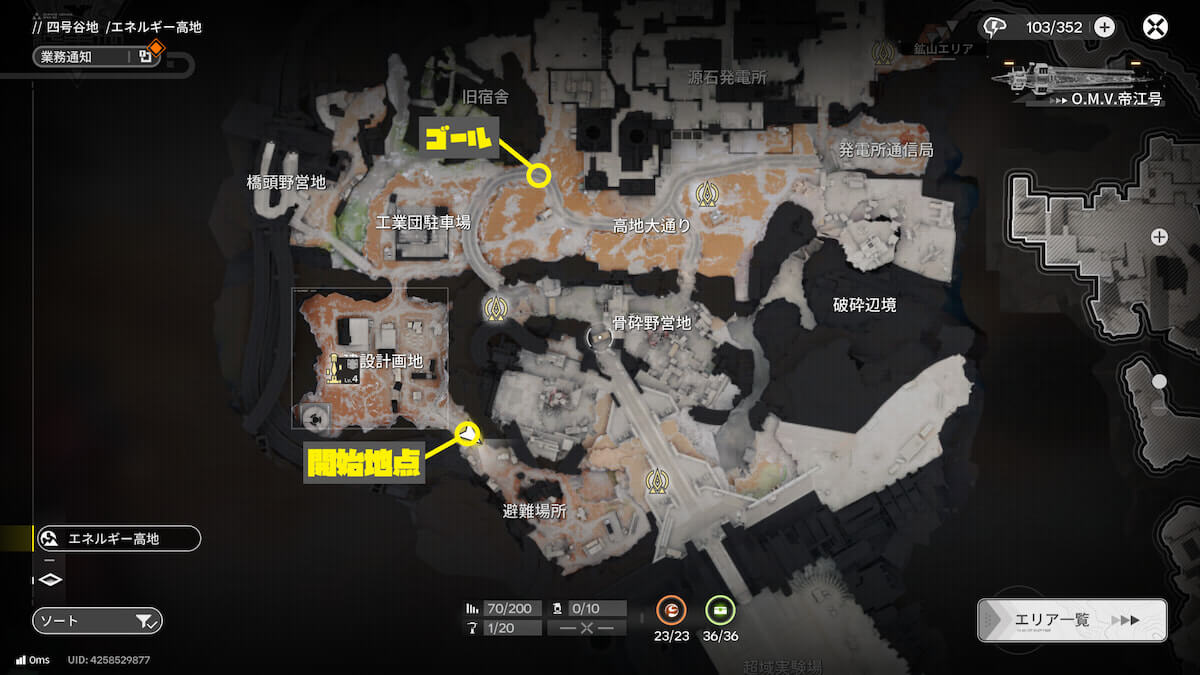Jump to the O.M.V.帝江号 ship
1200x675 pixels.
click(1075, 80)
